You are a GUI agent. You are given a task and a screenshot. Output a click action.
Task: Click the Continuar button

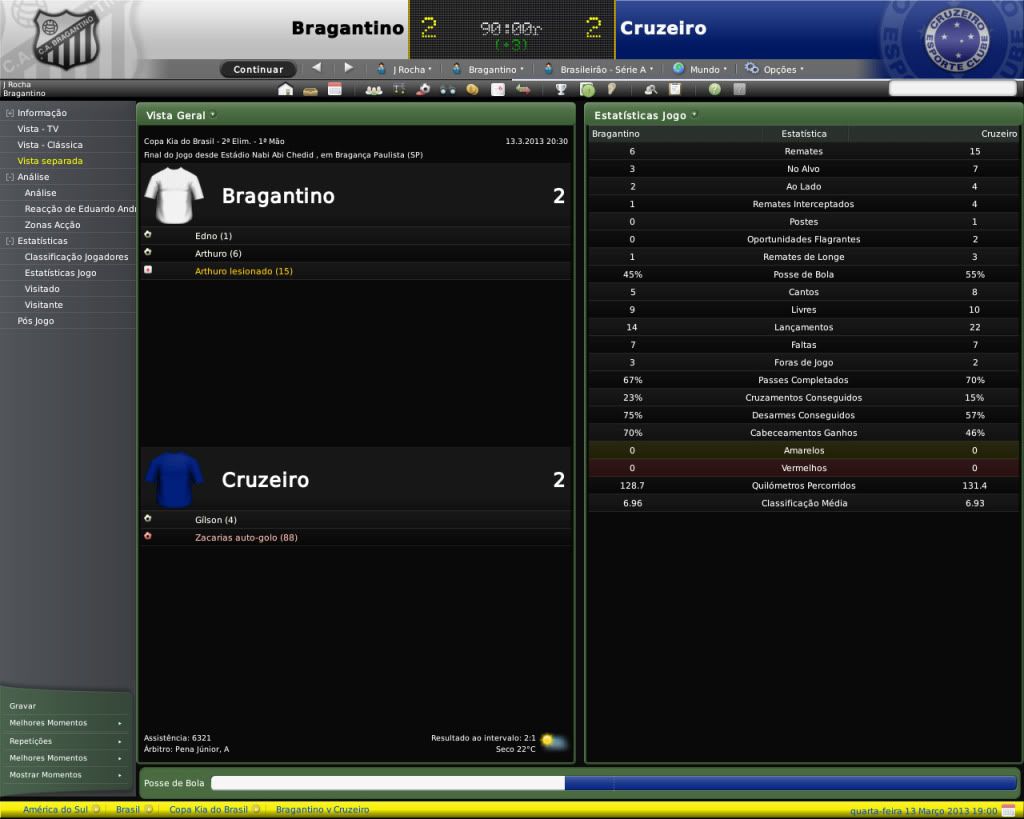click(x=258, y=70)
